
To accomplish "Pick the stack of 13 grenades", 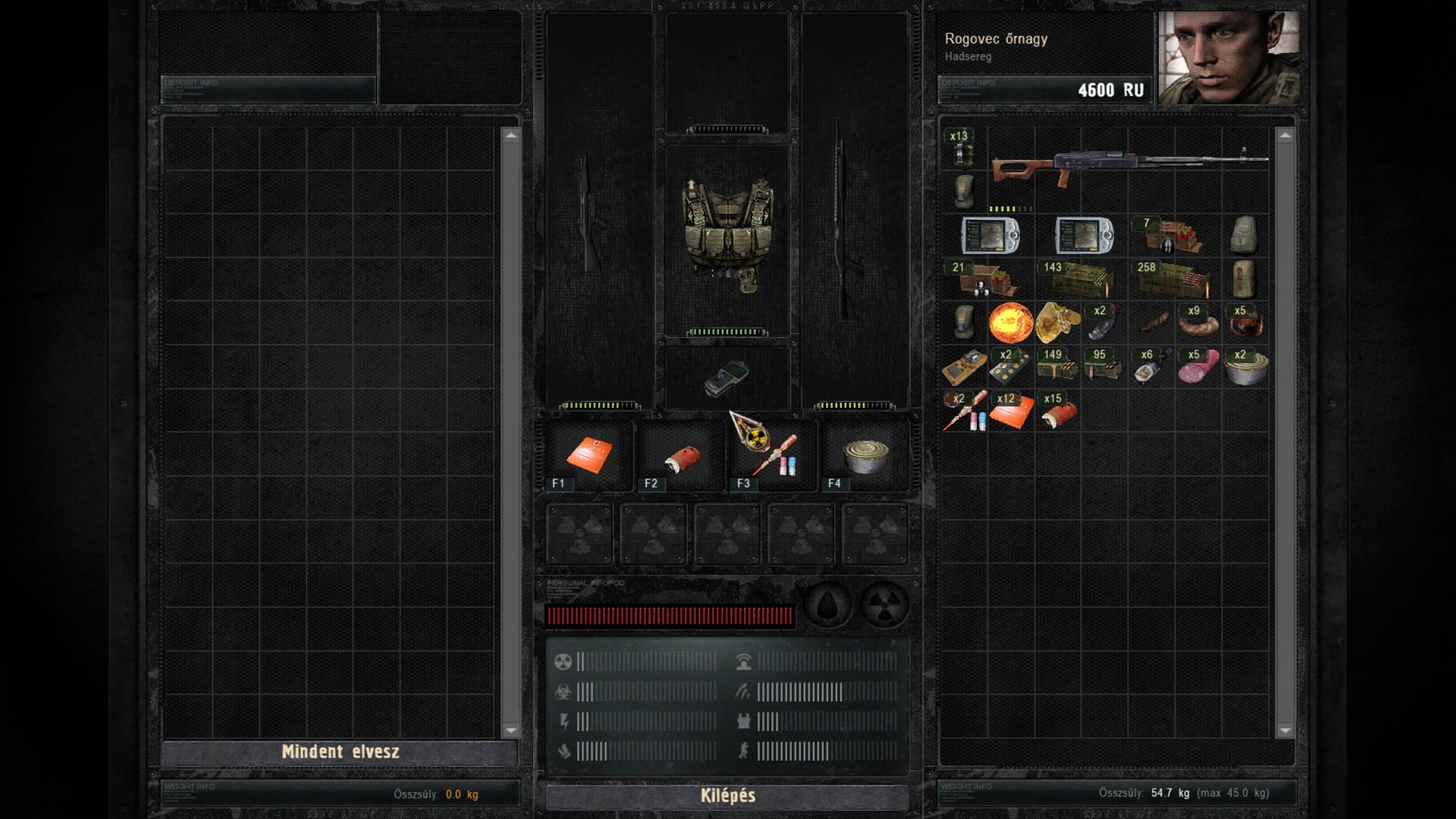I will [x=963, y=148].
